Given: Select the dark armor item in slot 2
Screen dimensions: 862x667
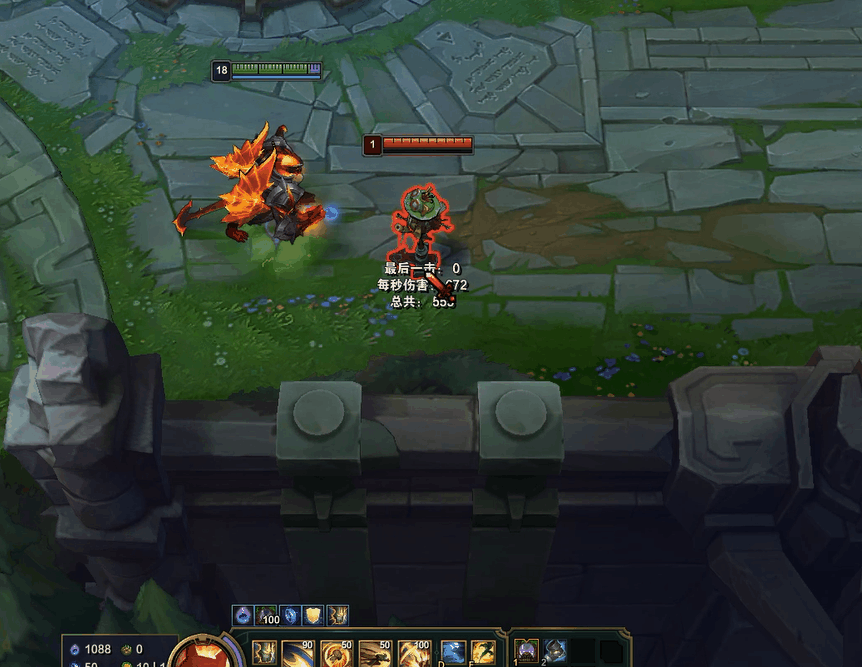Looking at the screenshot, I should click(555, 652).
